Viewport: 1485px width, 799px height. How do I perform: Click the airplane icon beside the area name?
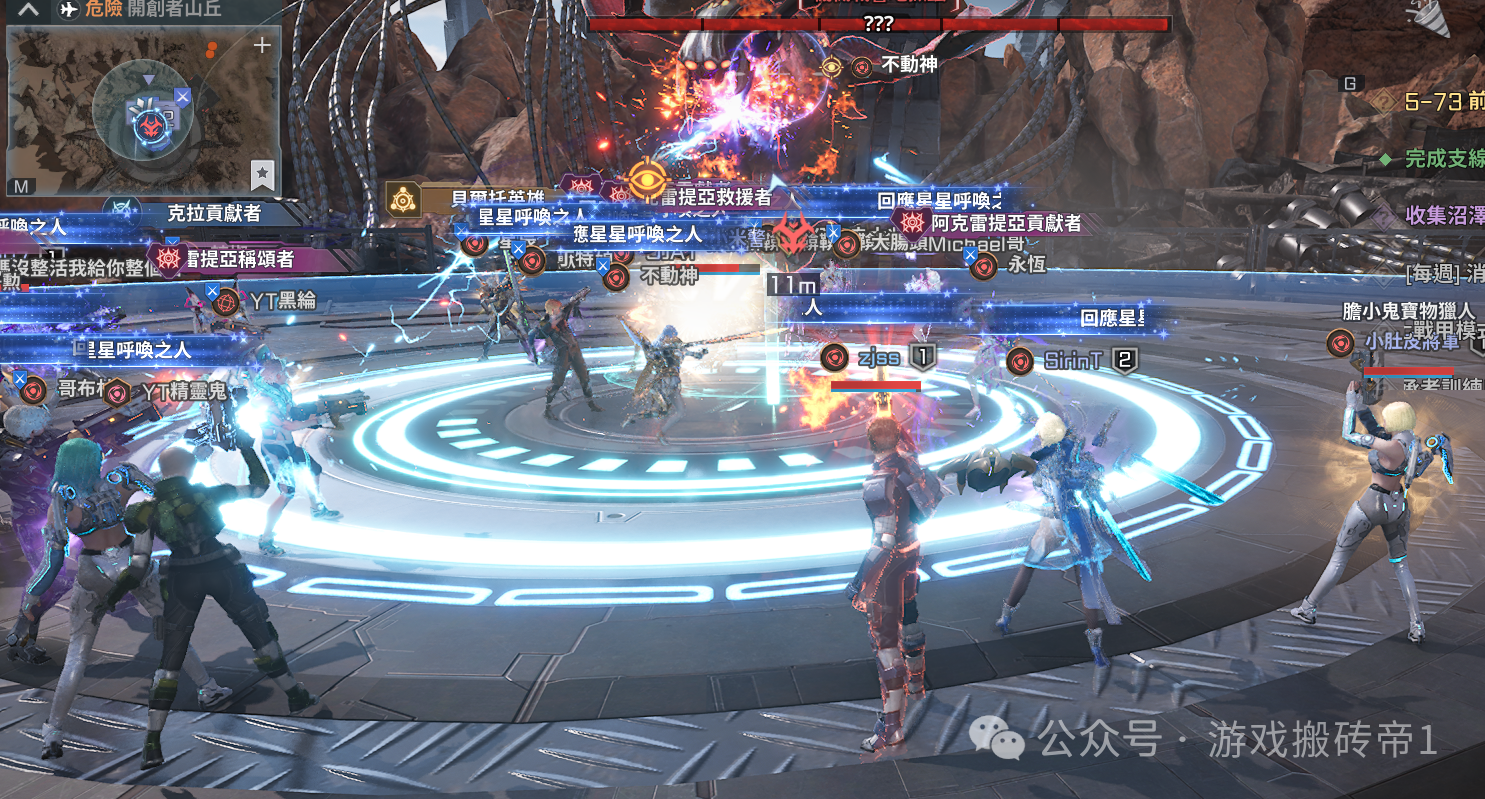coord(69,10)
